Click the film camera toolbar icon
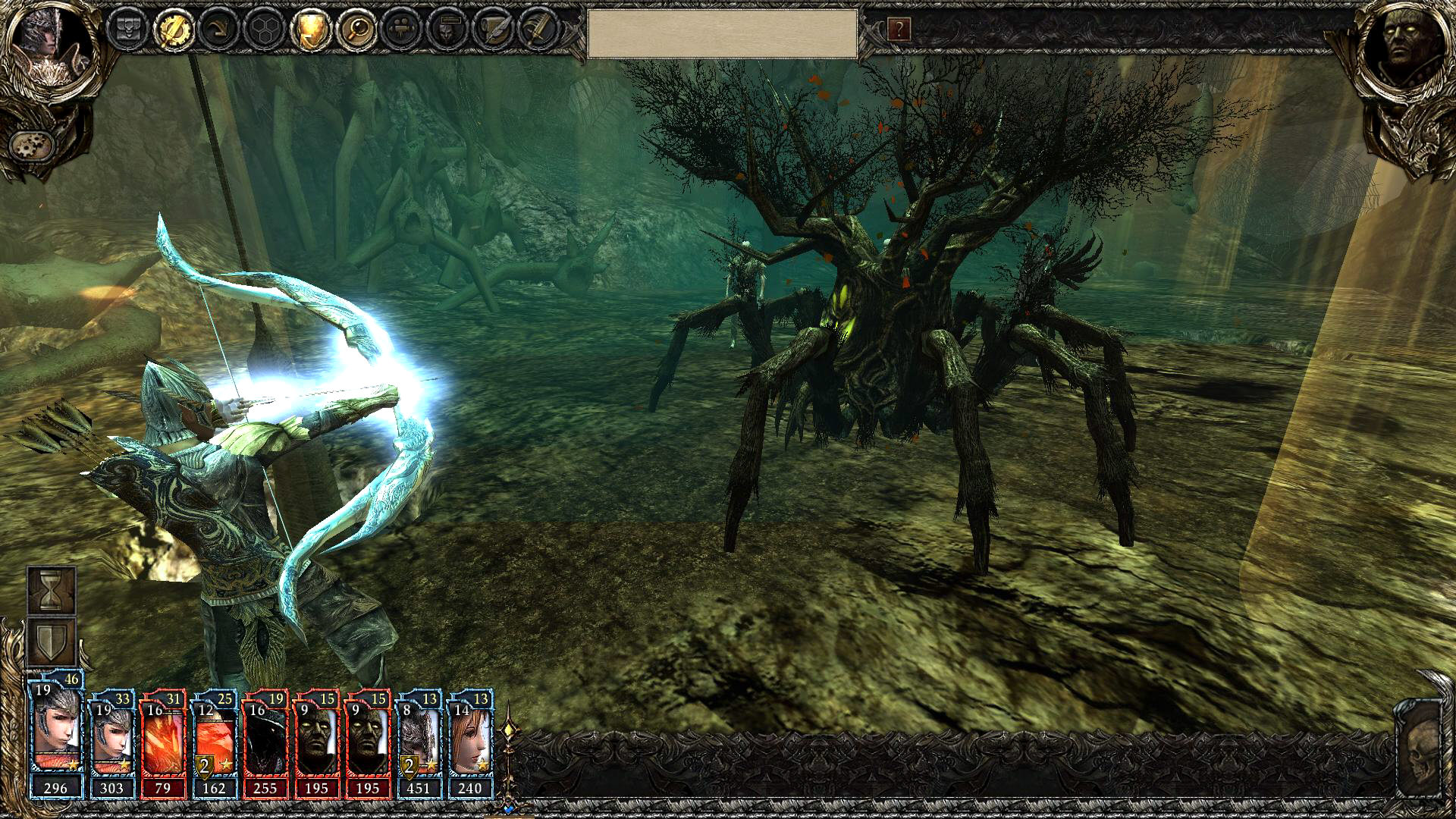The height and width of the screenshot is (819, 1456). coord(402,30)
